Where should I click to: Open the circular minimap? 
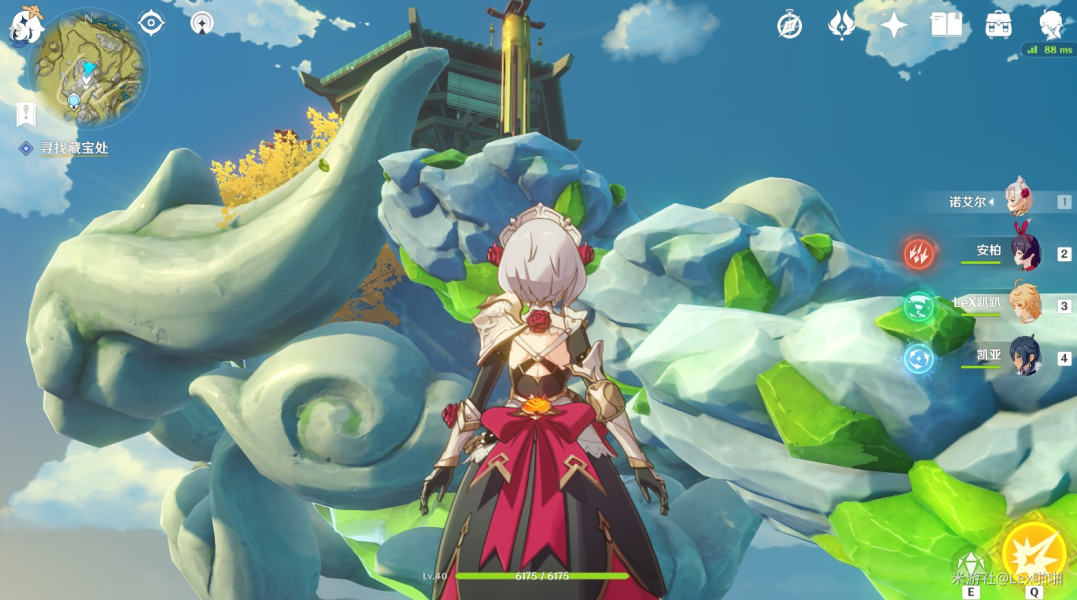[x=87, y=67]
